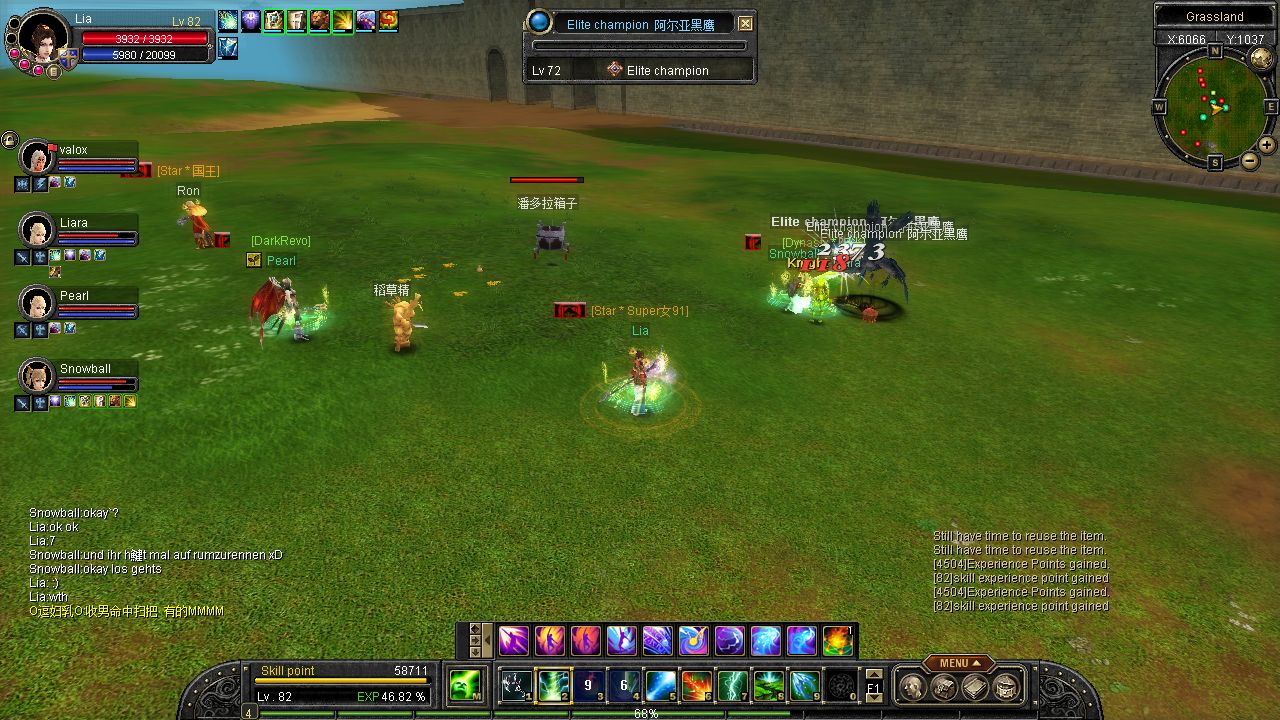The width and height of the screenshot is (1280, 720).
Task: Use the flame skill on the upper hotbar
Action: click(x=837, y=640)
